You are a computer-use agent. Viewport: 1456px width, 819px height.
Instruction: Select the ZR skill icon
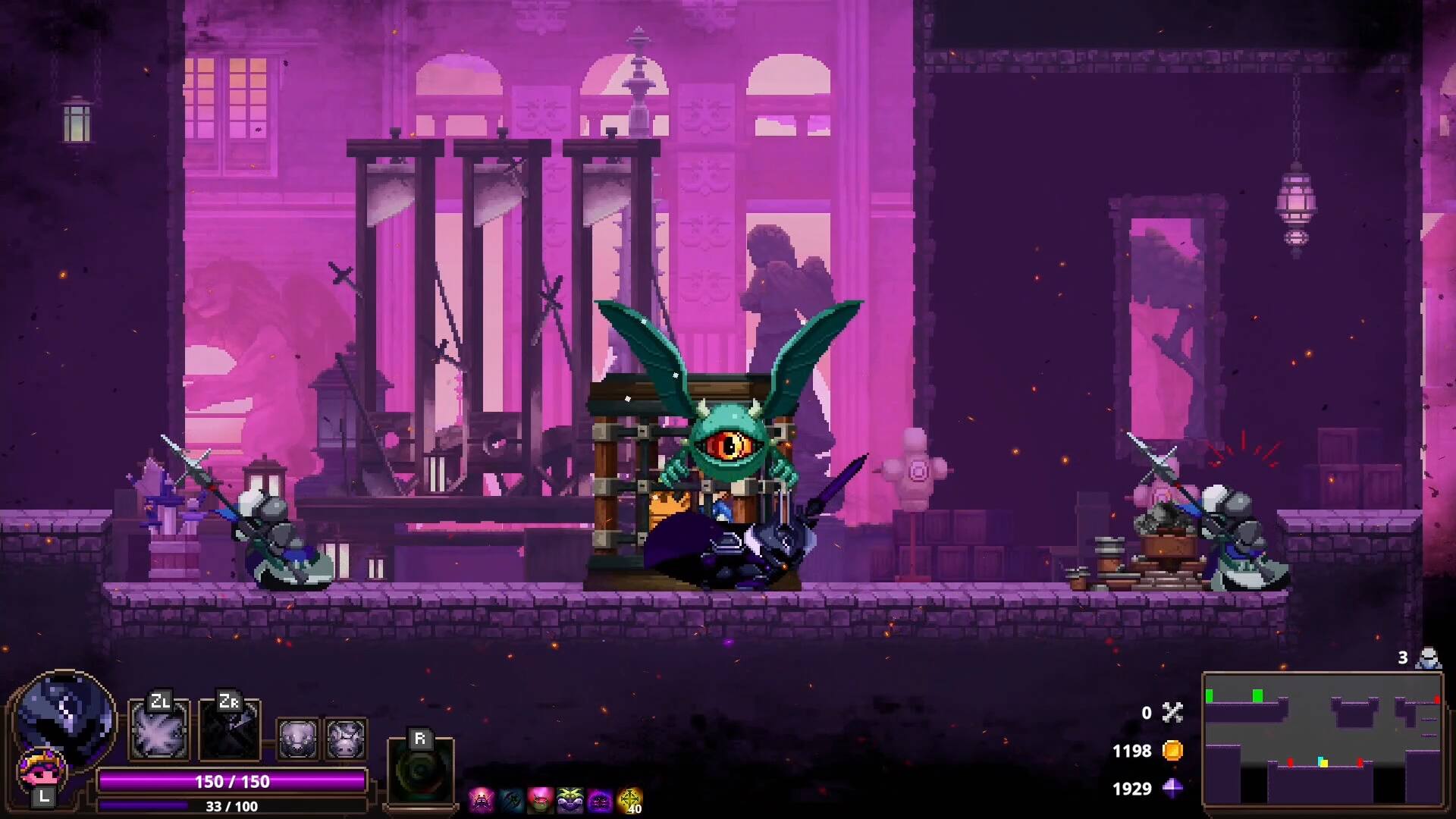(229, 730)
